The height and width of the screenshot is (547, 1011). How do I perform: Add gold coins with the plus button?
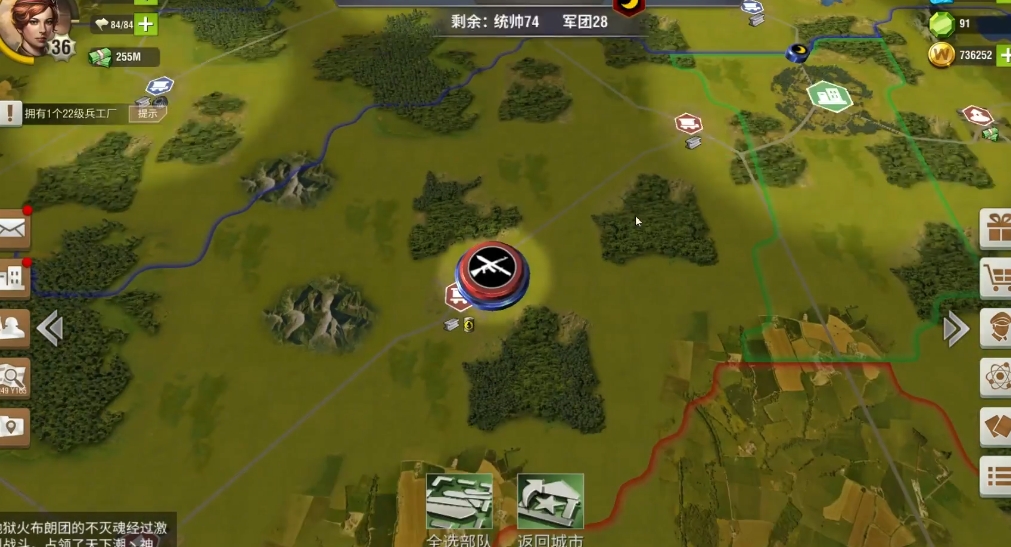pos(1003,55)
